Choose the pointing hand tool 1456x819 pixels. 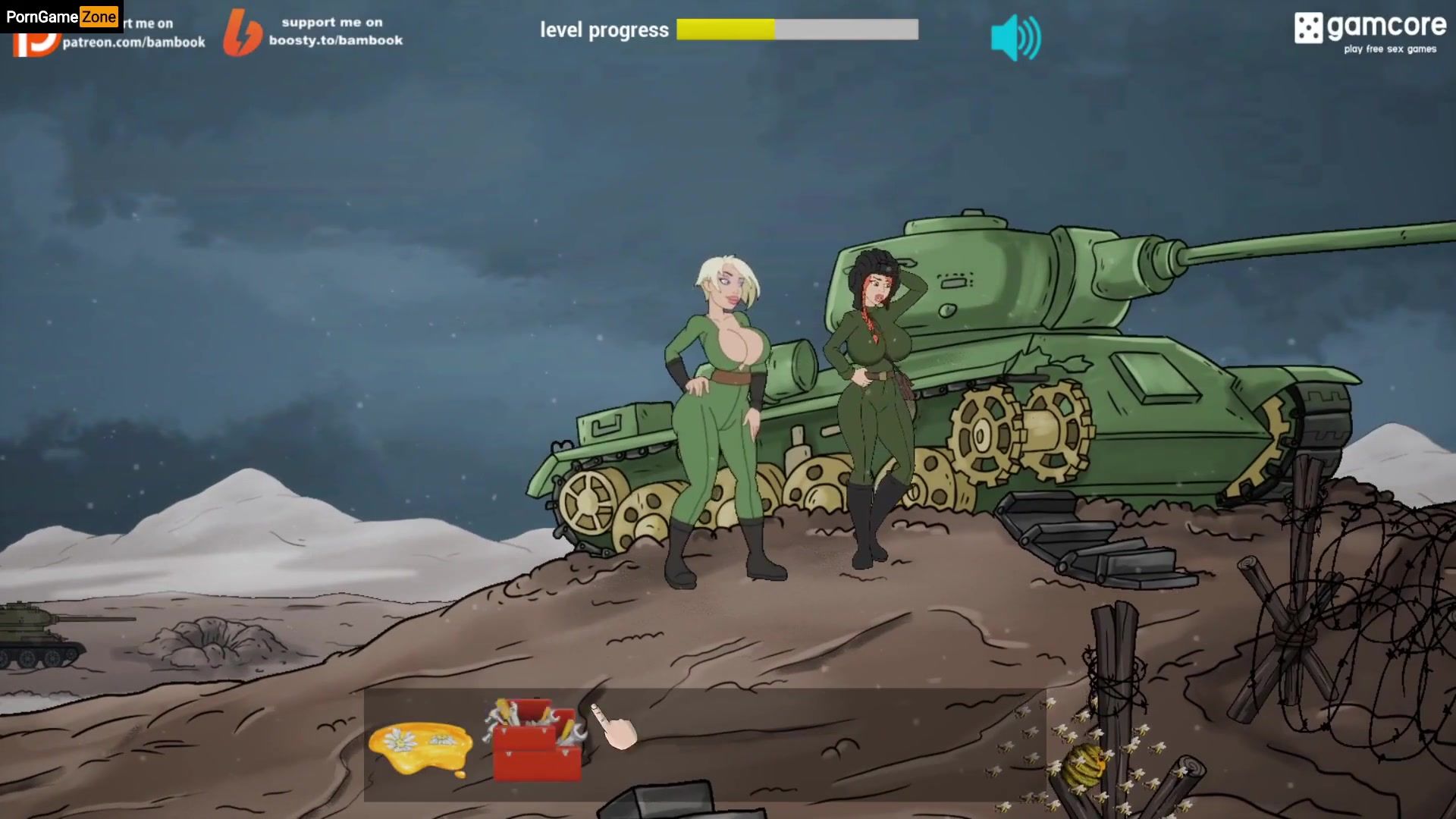pyautogui.click(x=617, y=727)
